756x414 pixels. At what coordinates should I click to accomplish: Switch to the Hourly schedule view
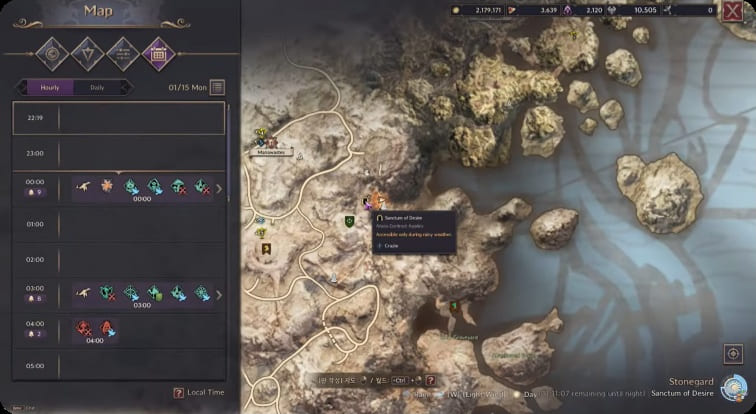(50, 87)
